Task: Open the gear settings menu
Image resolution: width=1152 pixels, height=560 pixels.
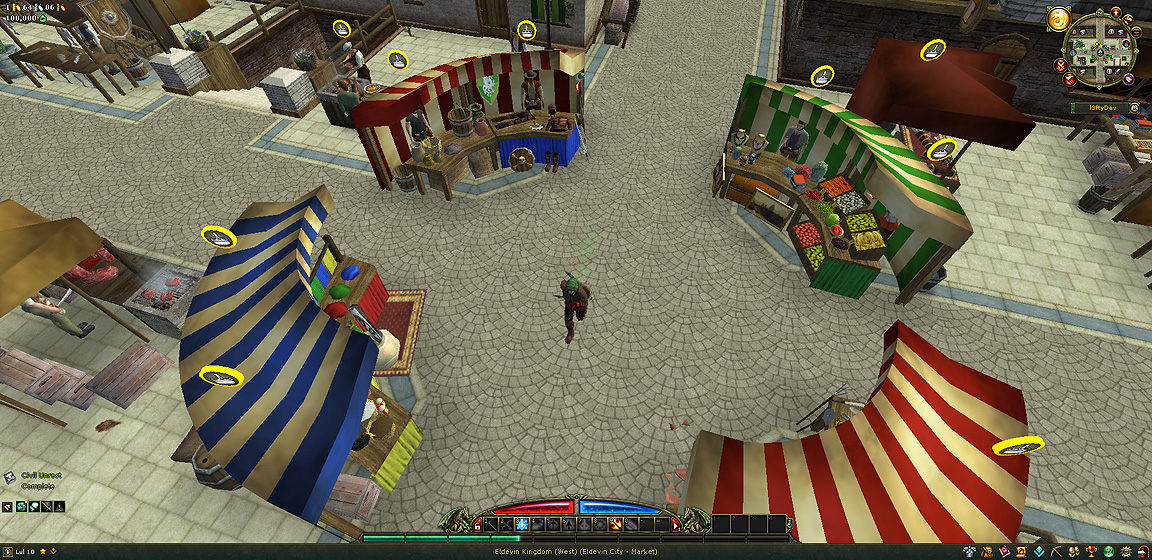Action: [1126, 552]
